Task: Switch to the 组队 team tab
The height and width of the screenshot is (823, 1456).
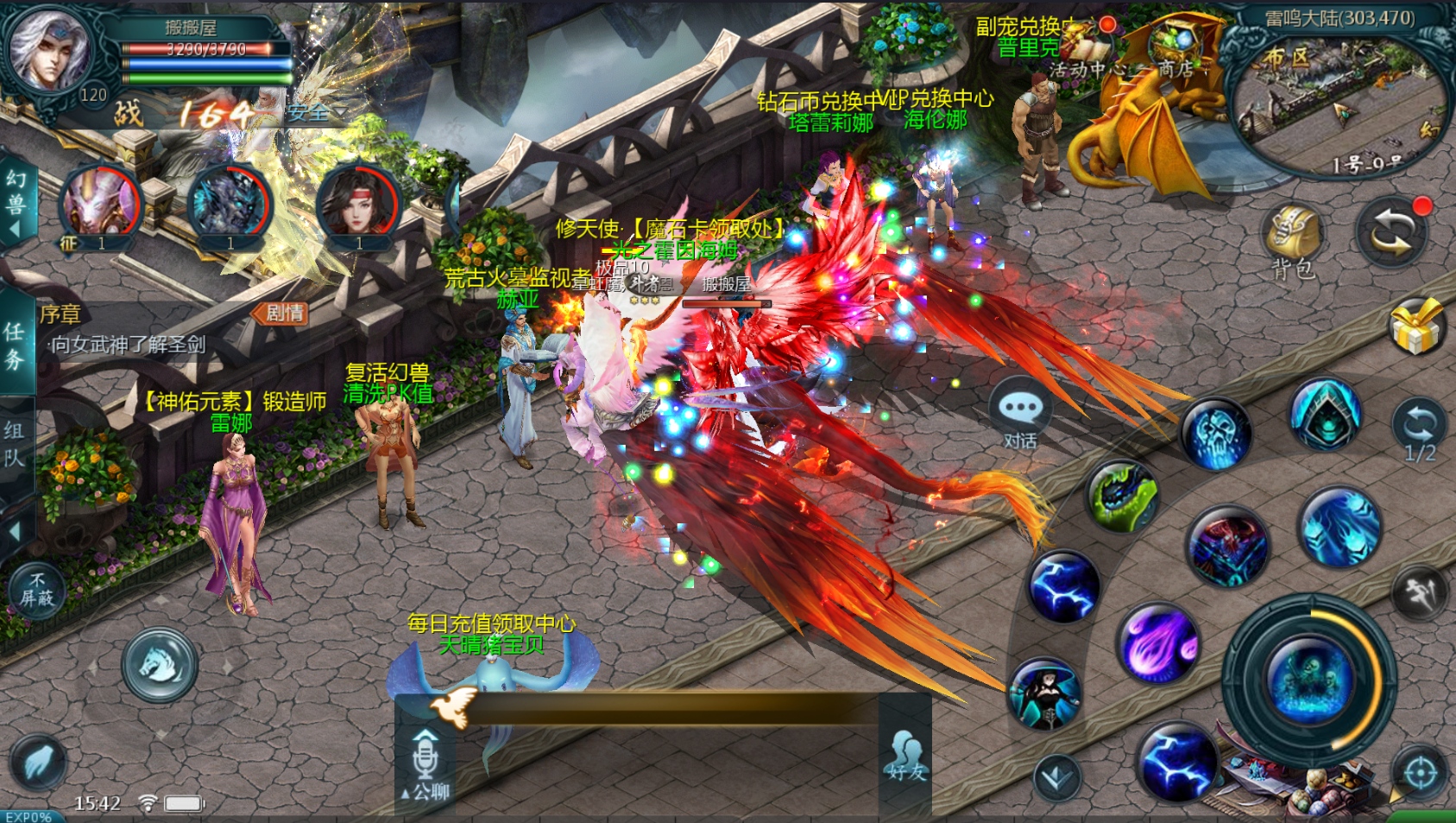Action: pos(15,443)
